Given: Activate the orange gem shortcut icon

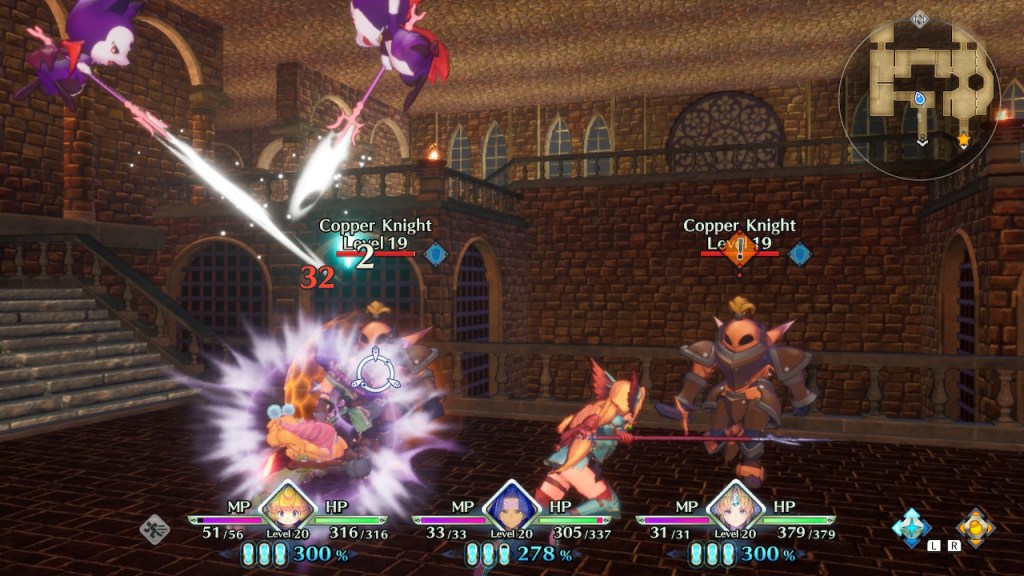Looking at the screenshot, I should (974, 527).
